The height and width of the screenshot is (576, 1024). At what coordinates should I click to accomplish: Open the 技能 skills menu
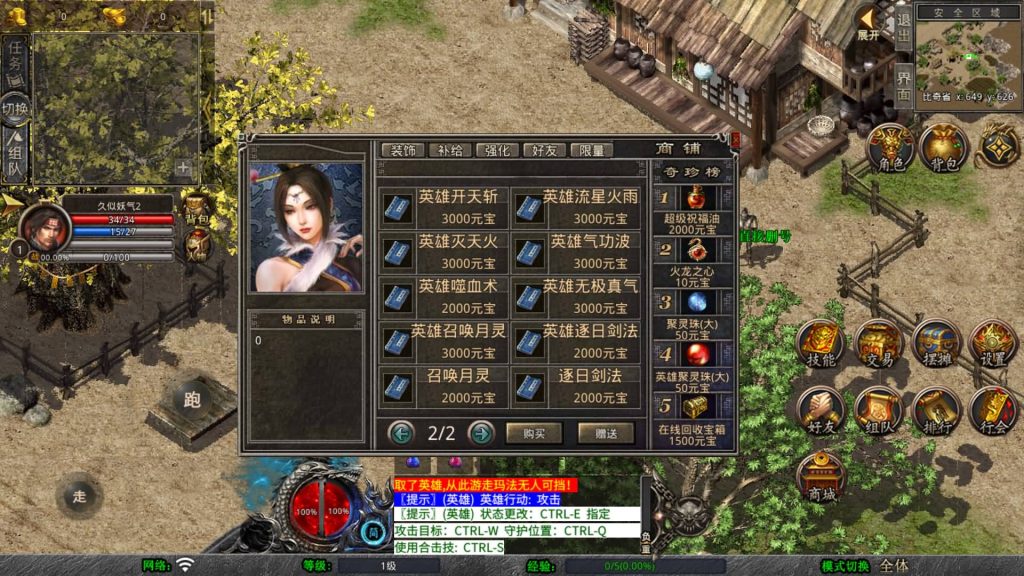(x=821, y=345)
